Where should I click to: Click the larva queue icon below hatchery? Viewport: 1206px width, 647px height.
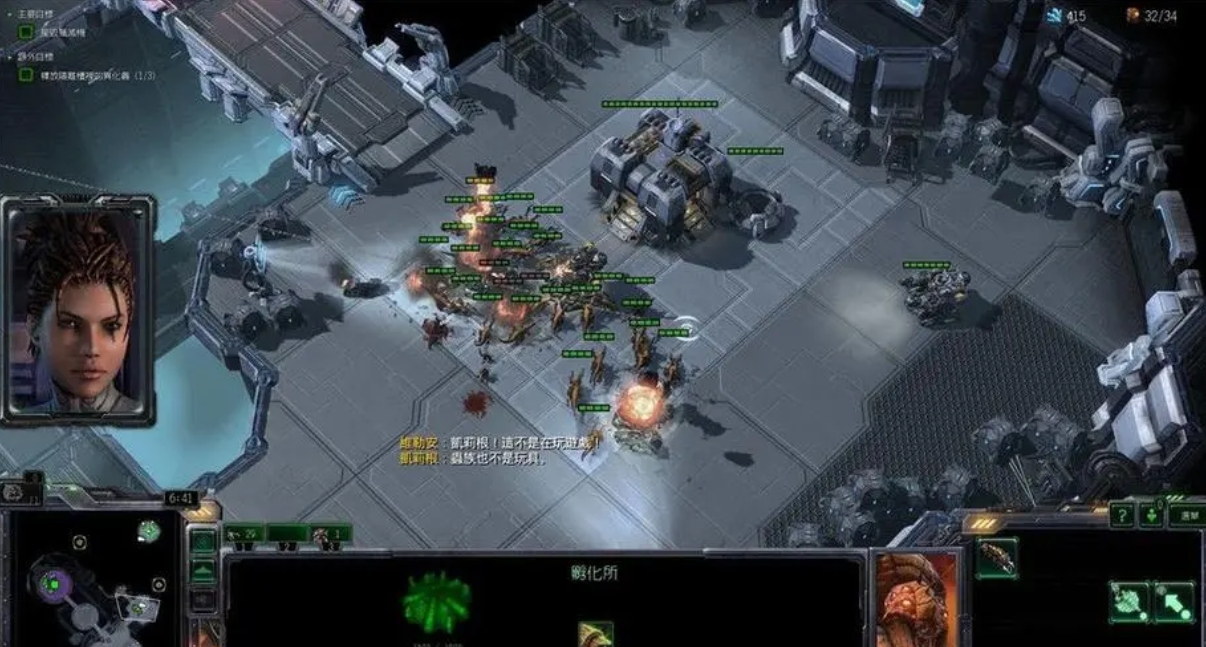[596, 634]
